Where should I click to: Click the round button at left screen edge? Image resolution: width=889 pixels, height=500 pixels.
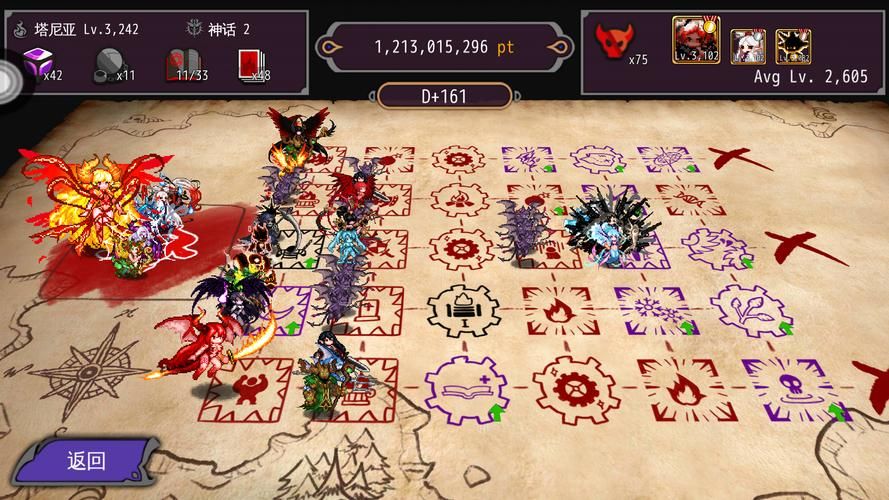pyautogui.click(x=12, y=78)
